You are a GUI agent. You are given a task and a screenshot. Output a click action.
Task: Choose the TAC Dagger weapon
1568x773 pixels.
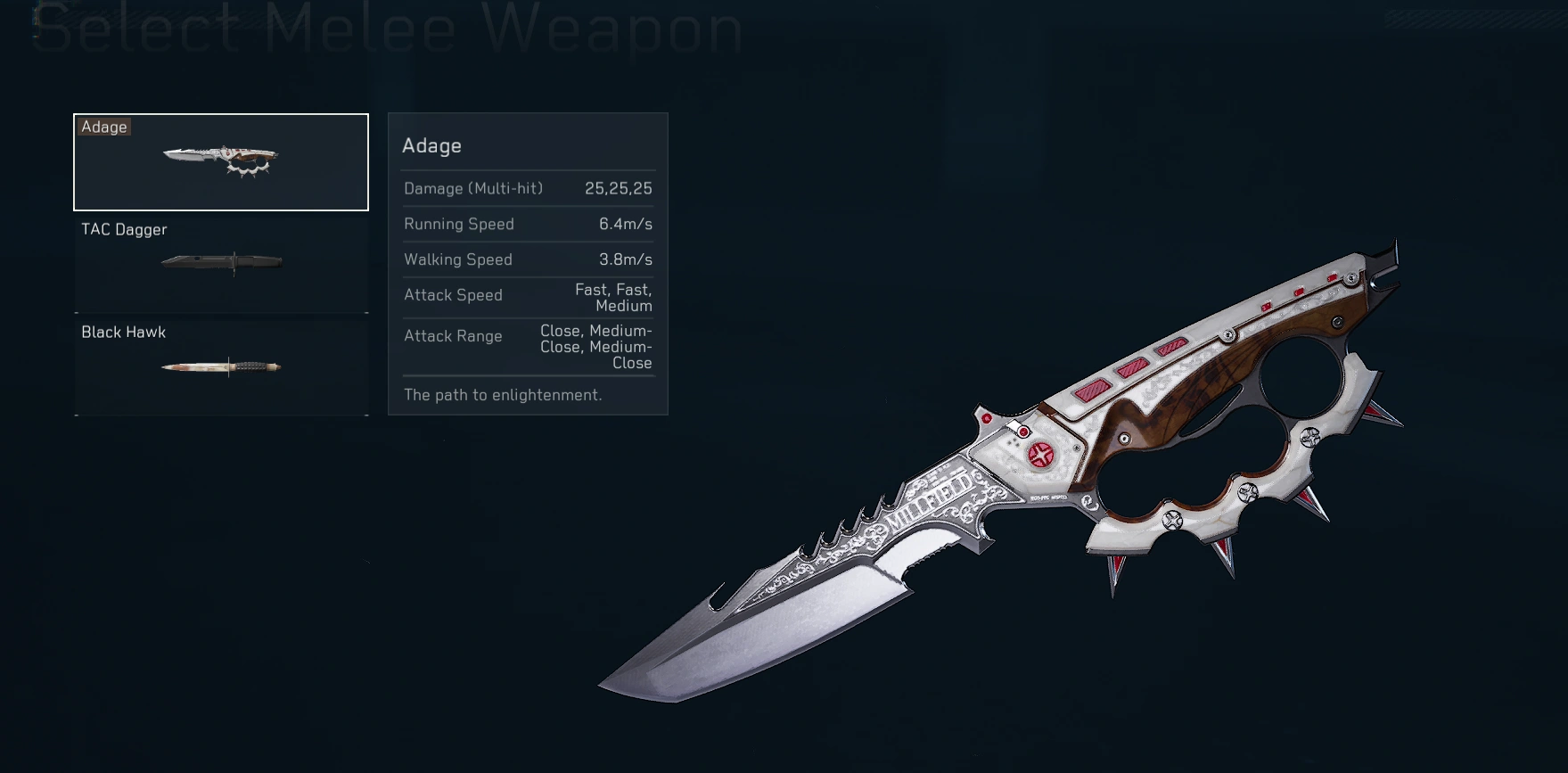(221, 264)
